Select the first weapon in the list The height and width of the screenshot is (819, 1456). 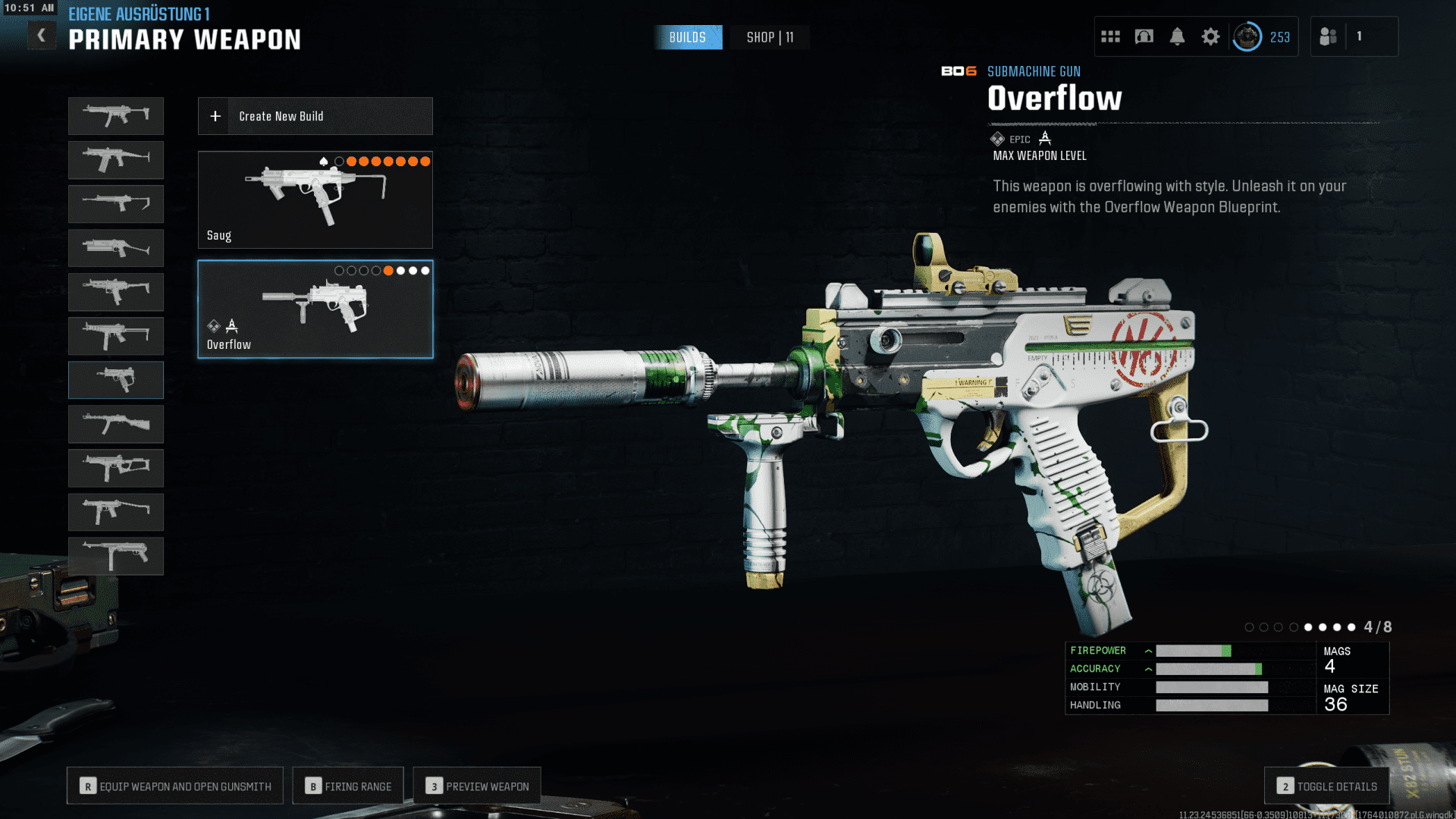tap(116, 115)
